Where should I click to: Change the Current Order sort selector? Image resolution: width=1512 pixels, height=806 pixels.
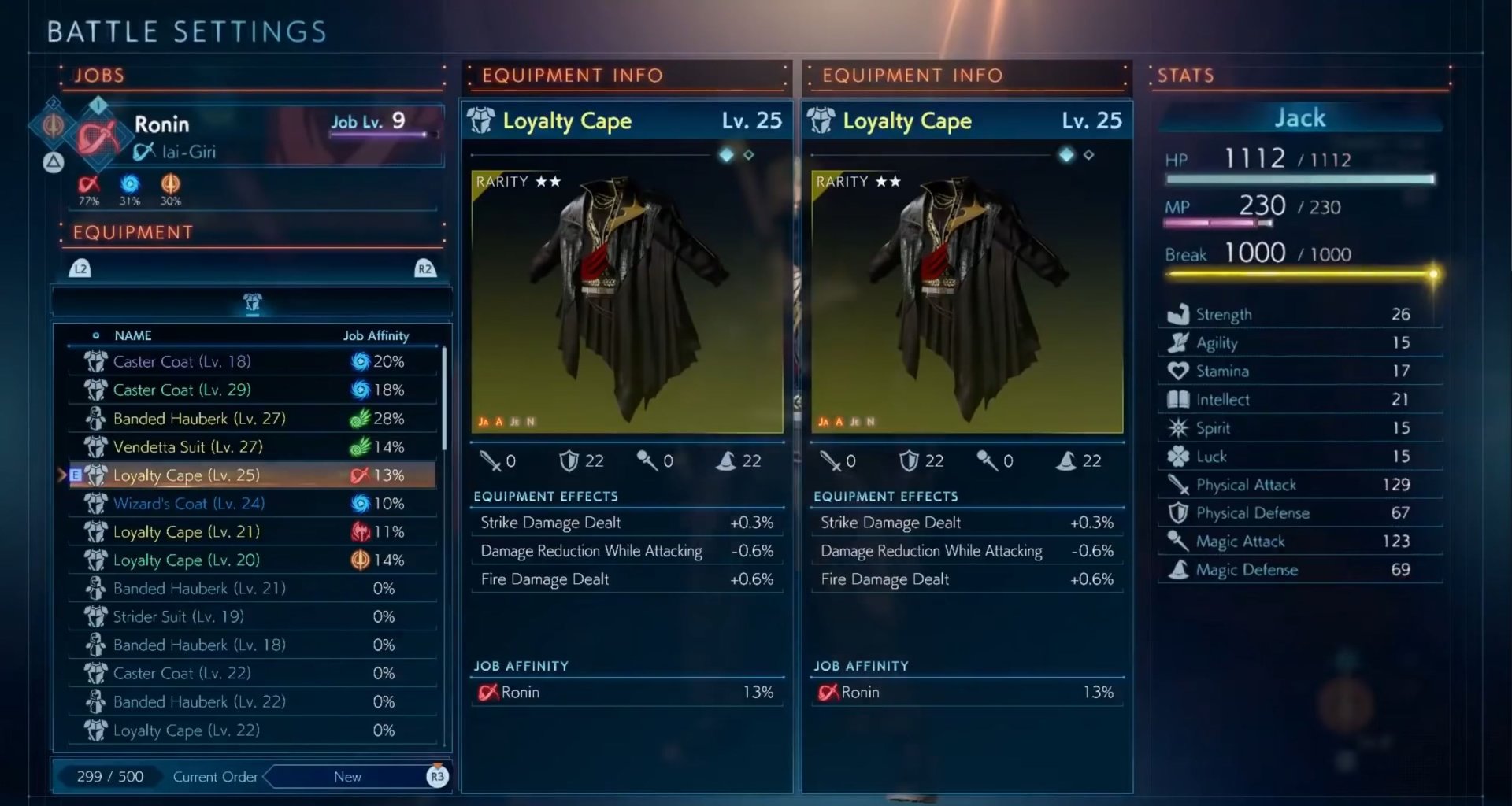tap(347, 777)
